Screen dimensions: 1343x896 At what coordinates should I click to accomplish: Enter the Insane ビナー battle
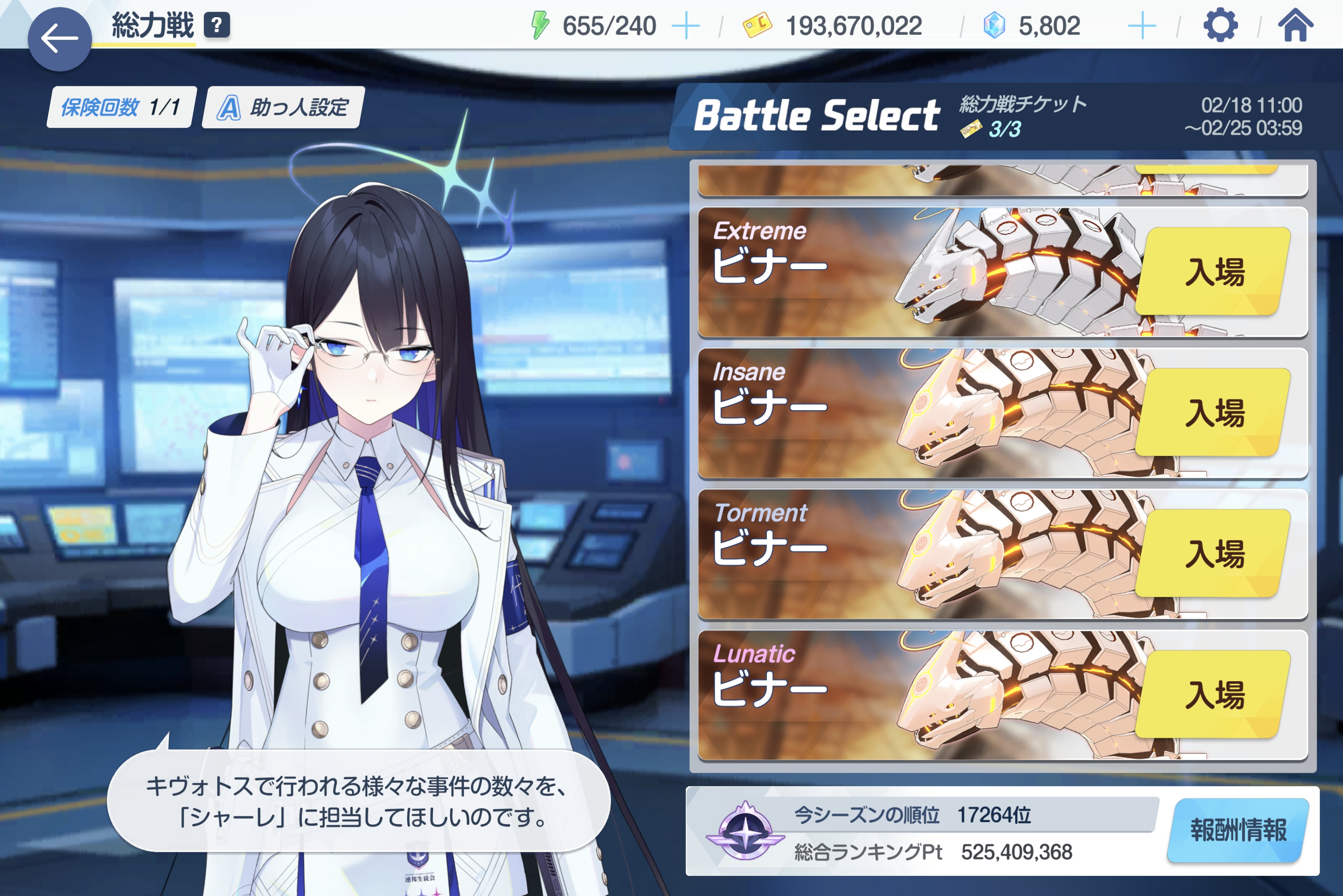click(x=1214, y=413)
